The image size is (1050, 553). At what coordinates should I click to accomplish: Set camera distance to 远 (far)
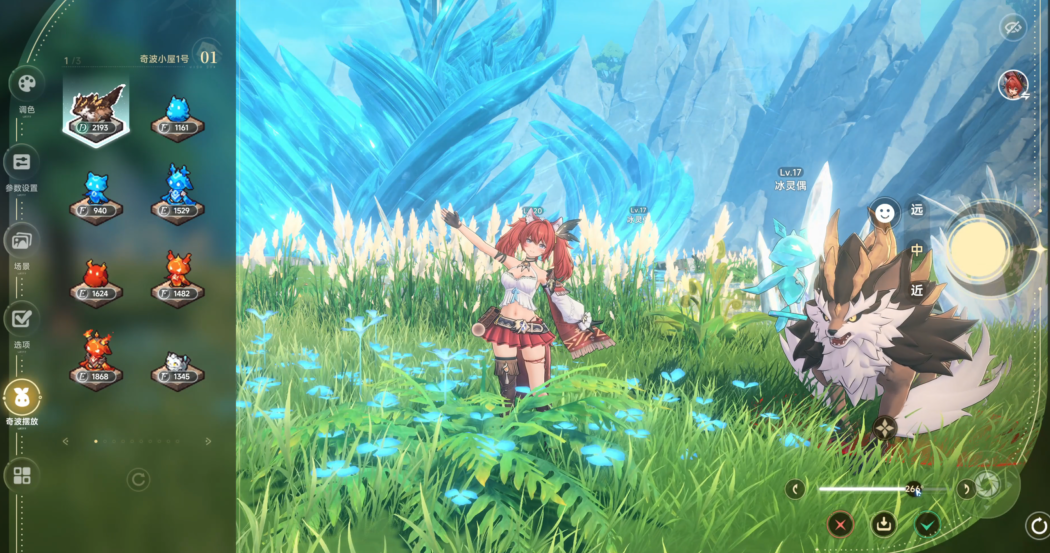point(917,211)
